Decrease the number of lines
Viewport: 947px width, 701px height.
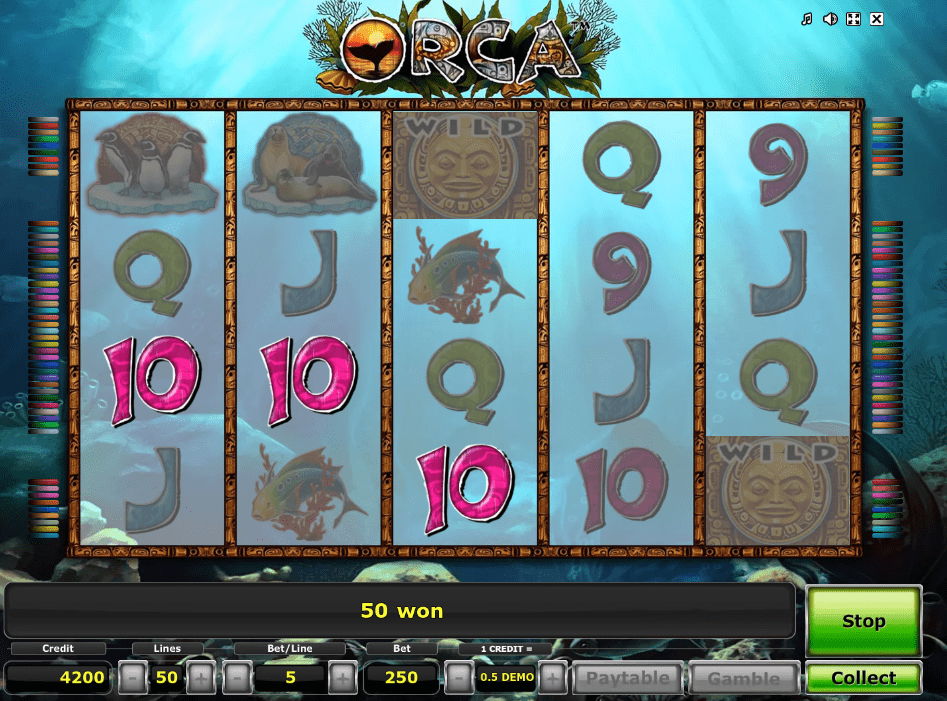point(133,678)
